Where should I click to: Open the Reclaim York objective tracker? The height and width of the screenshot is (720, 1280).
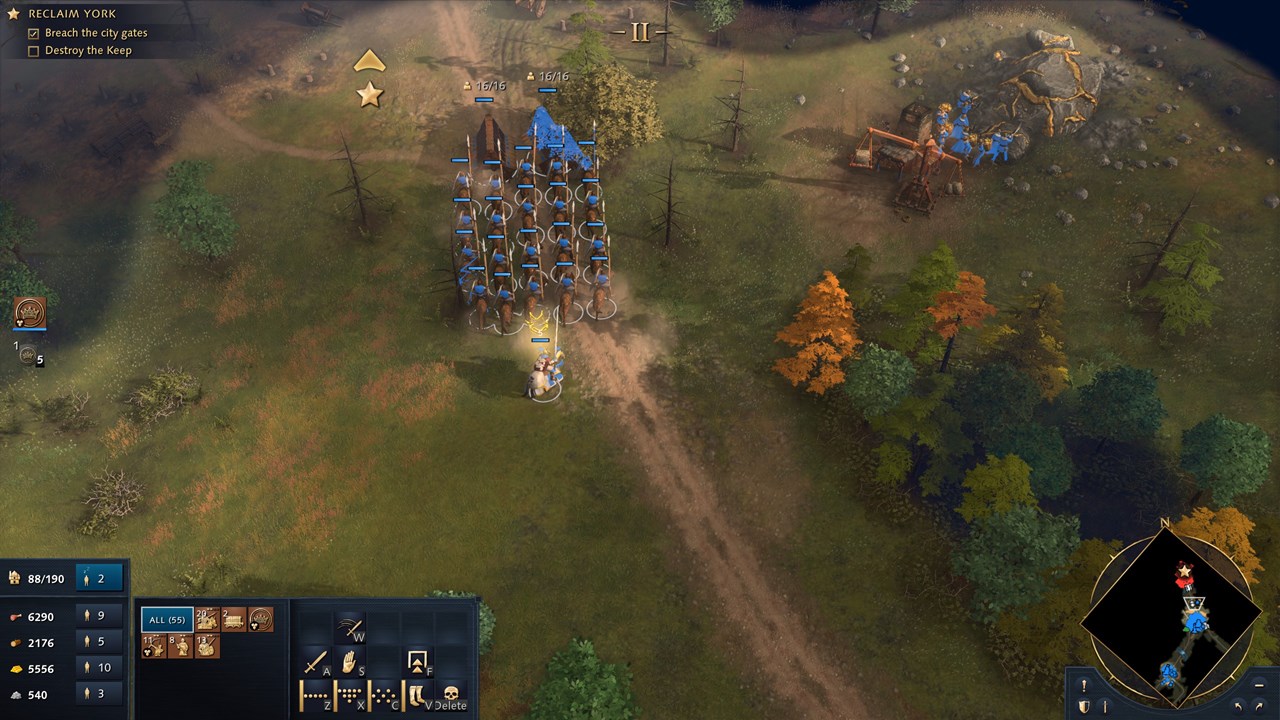click(70, 14)
